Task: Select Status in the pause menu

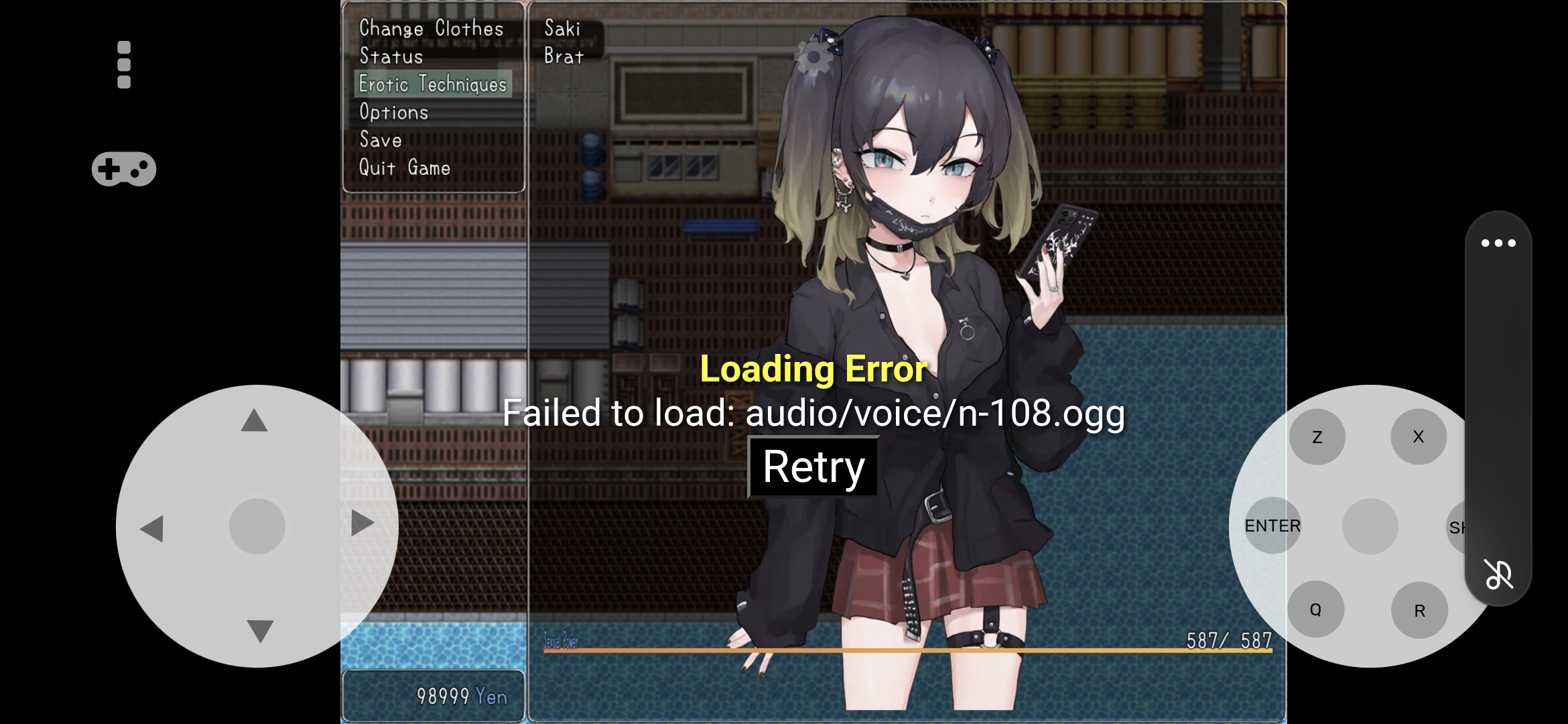Action: [391, 56]
